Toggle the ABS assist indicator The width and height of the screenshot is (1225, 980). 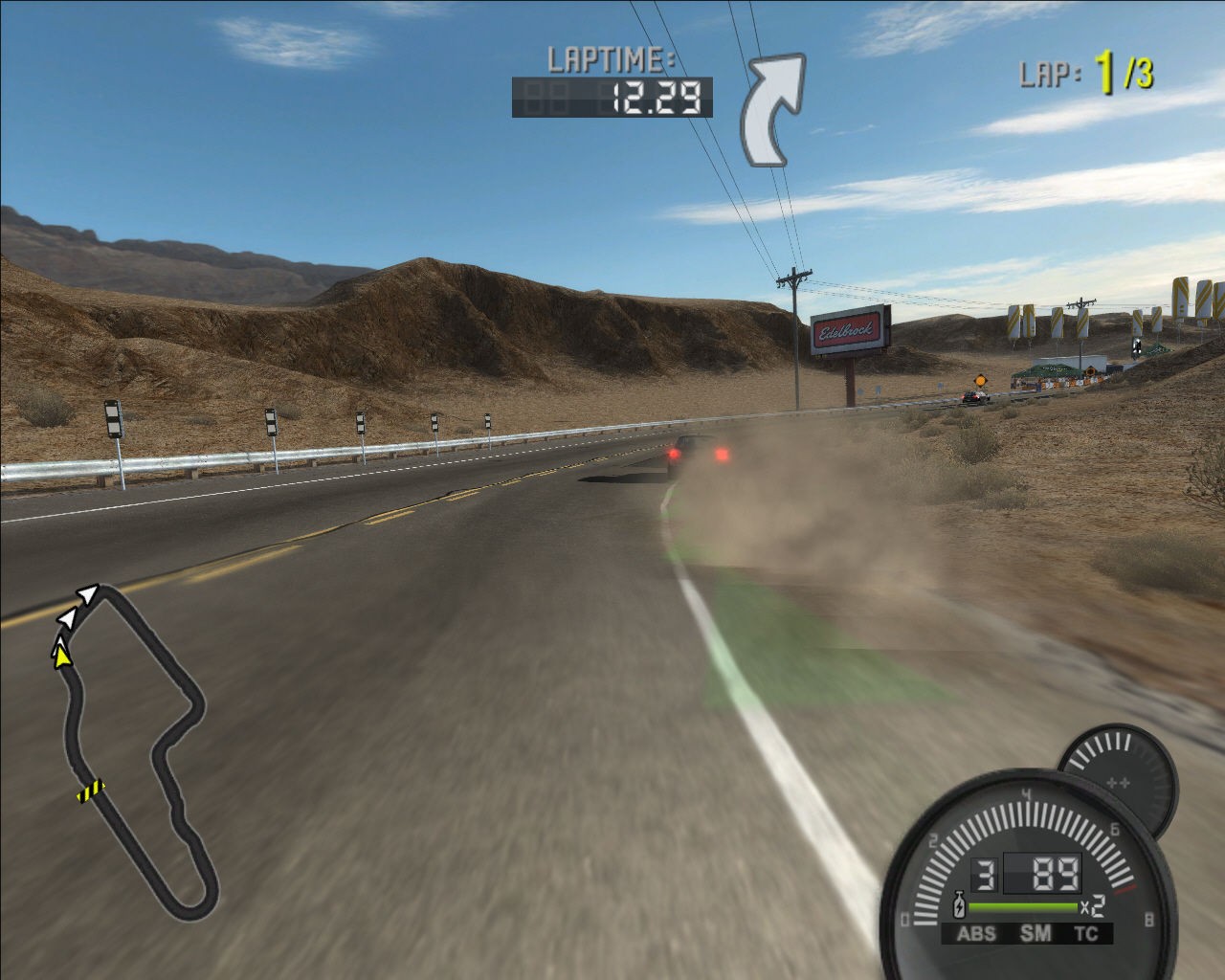coord(976,934)
